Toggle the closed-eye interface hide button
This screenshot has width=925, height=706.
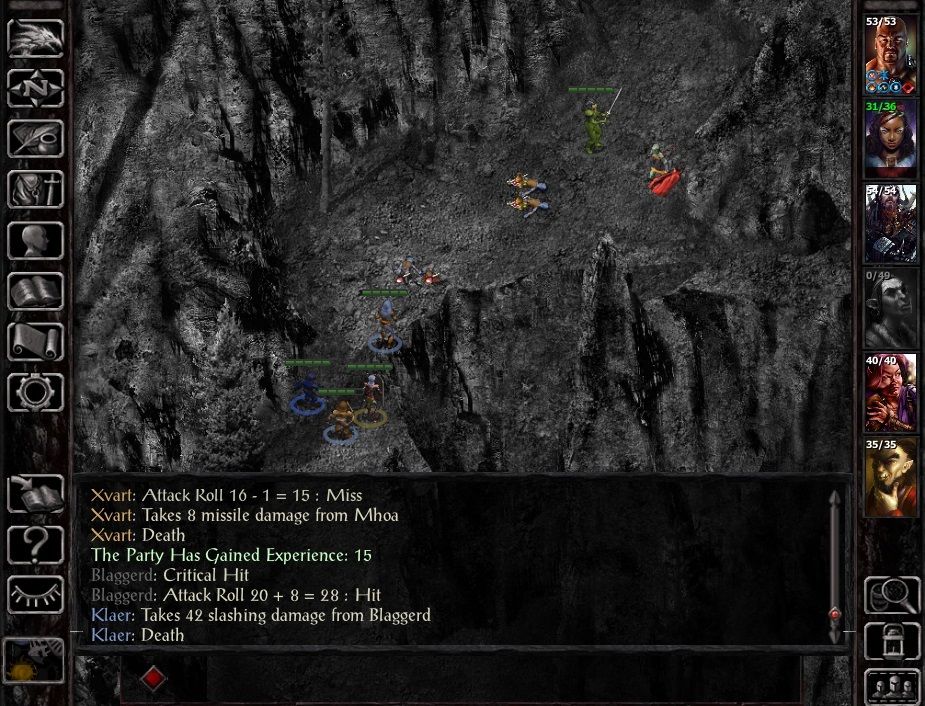tap(36, 595)
